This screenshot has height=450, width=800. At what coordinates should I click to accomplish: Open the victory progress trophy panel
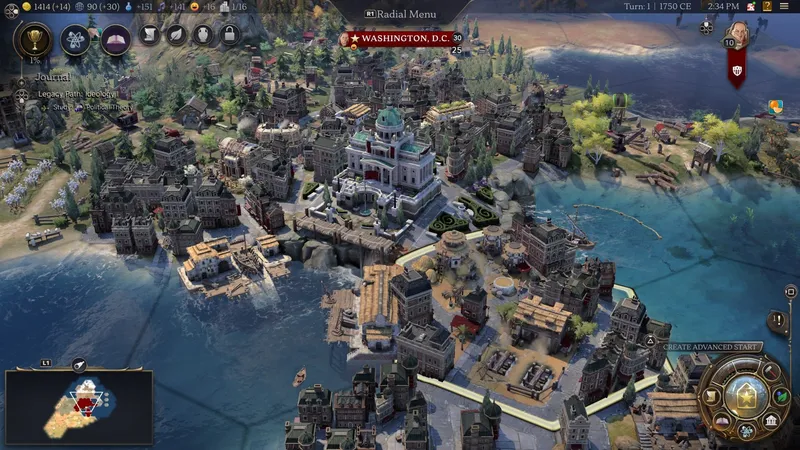tap(36, 40)
